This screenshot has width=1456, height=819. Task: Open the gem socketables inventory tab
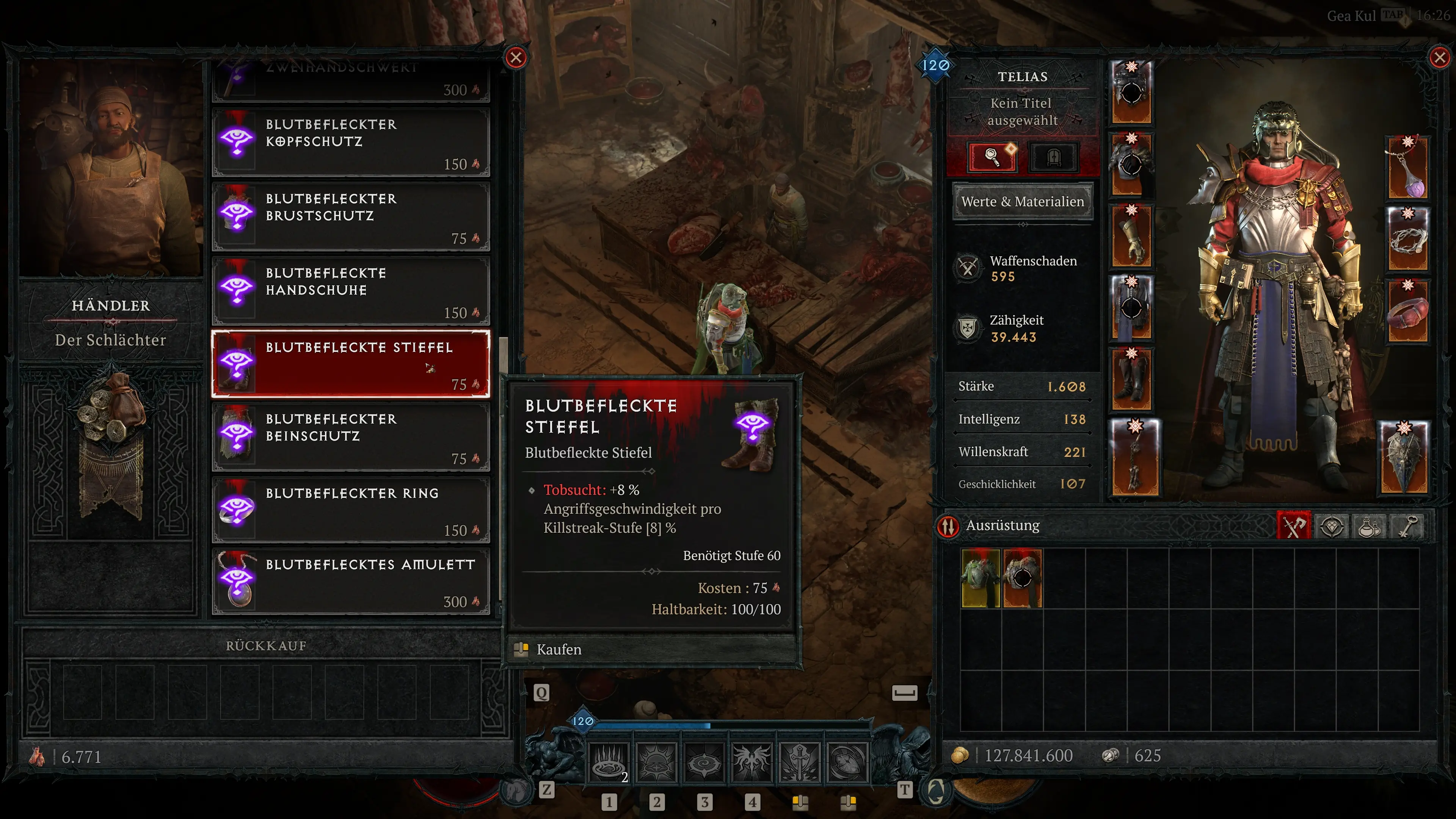tap(1332, 526)
